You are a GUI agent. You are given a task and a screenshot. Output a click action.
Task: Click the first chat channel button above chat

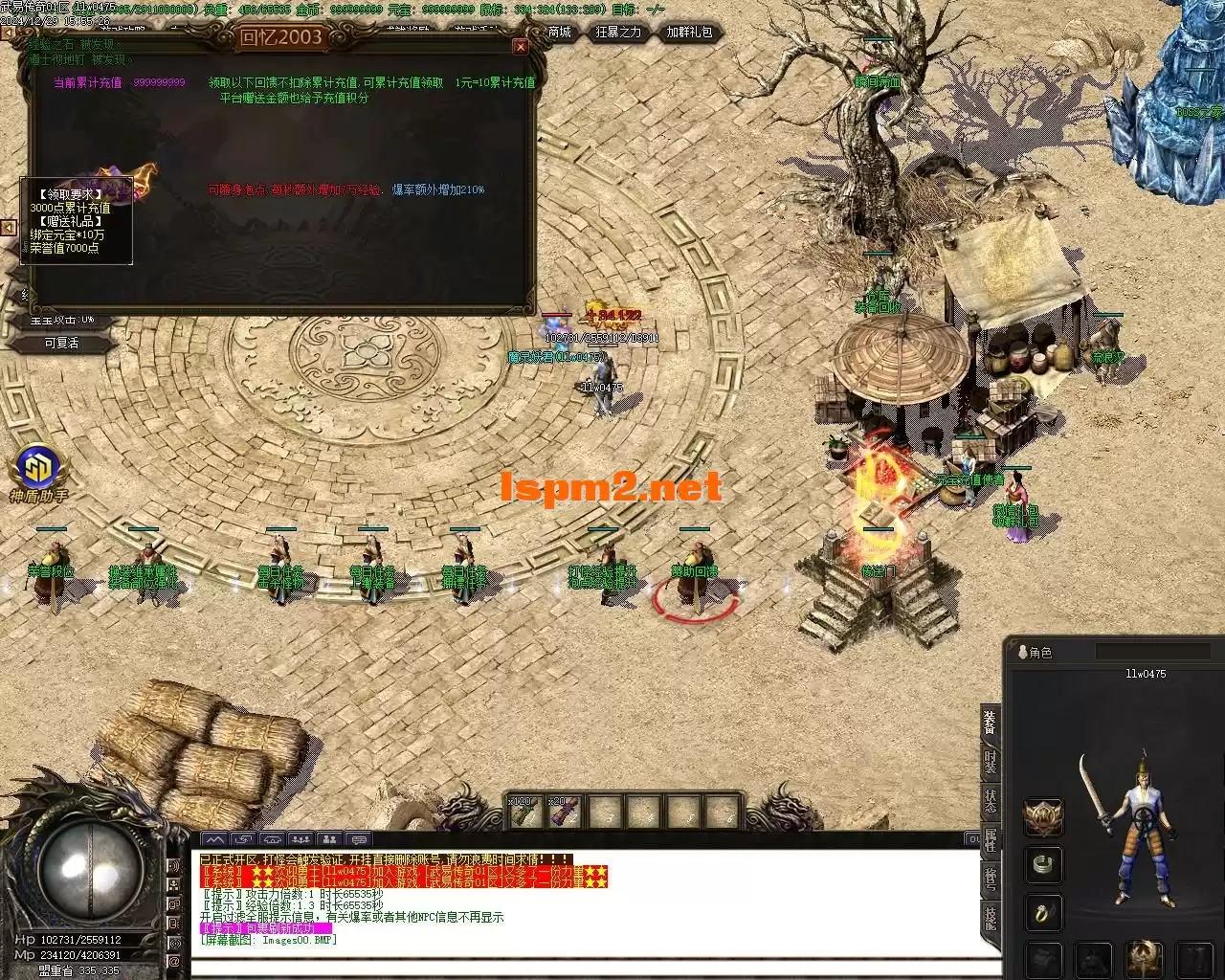[x=214, y=840]
